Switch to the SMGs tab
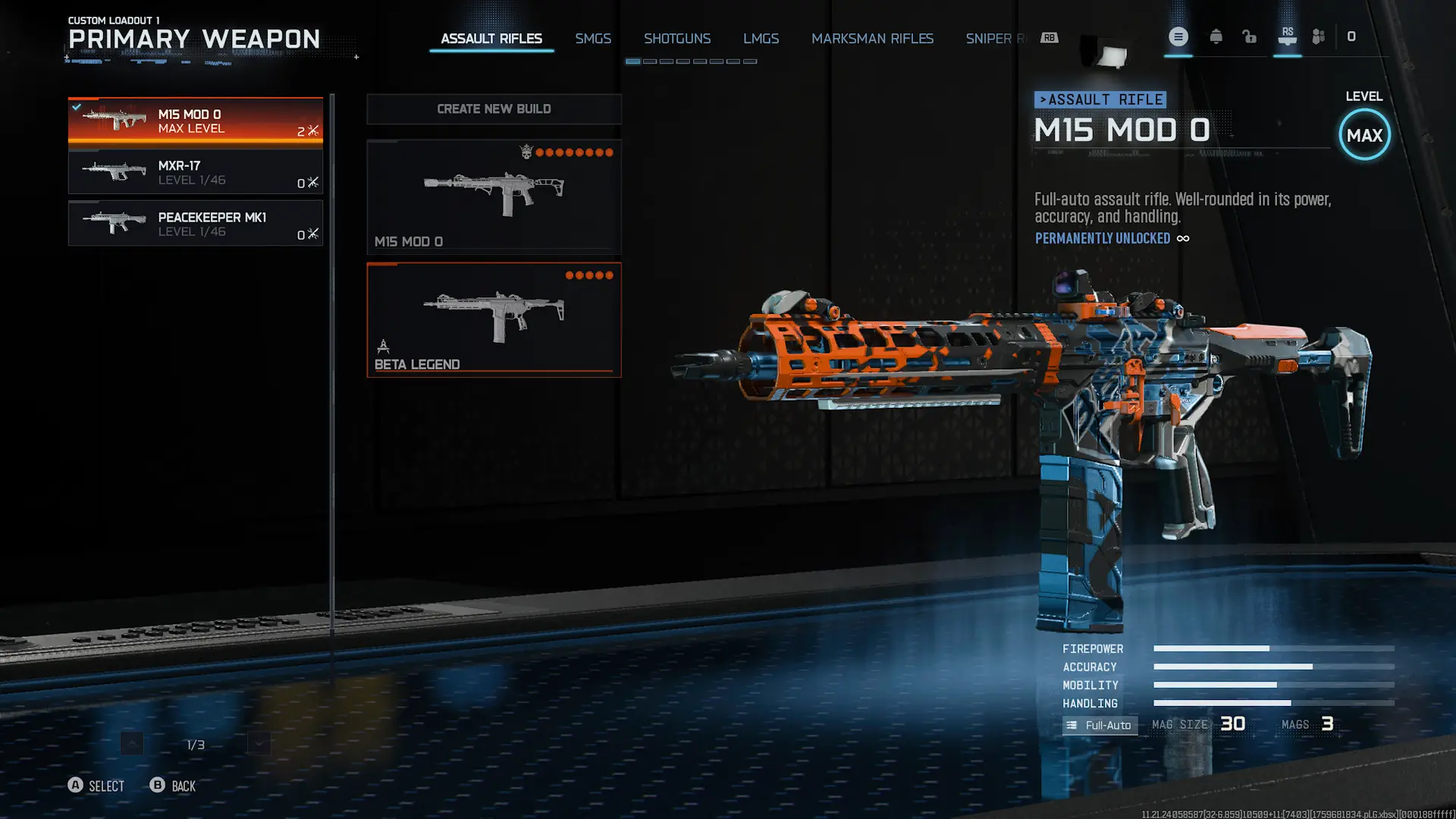Image resolution: width=1456 pixels, height=819 pixels. coord(592,39)
